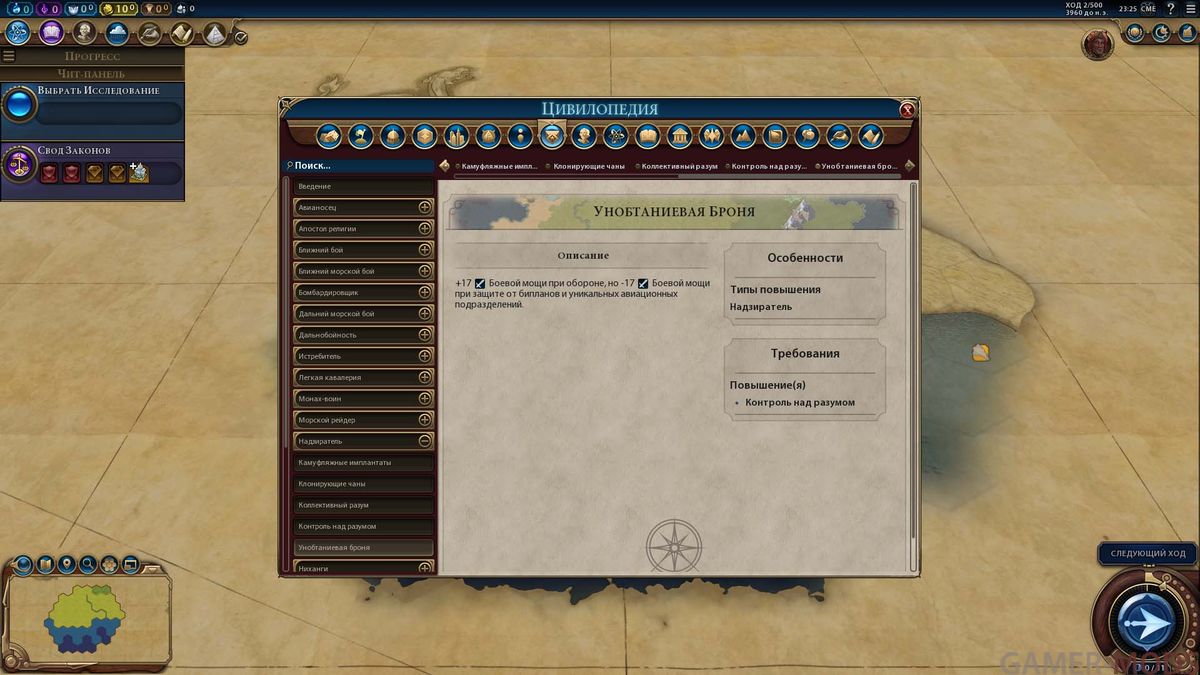Open the Клонирующие чаны article

point(364,484)
